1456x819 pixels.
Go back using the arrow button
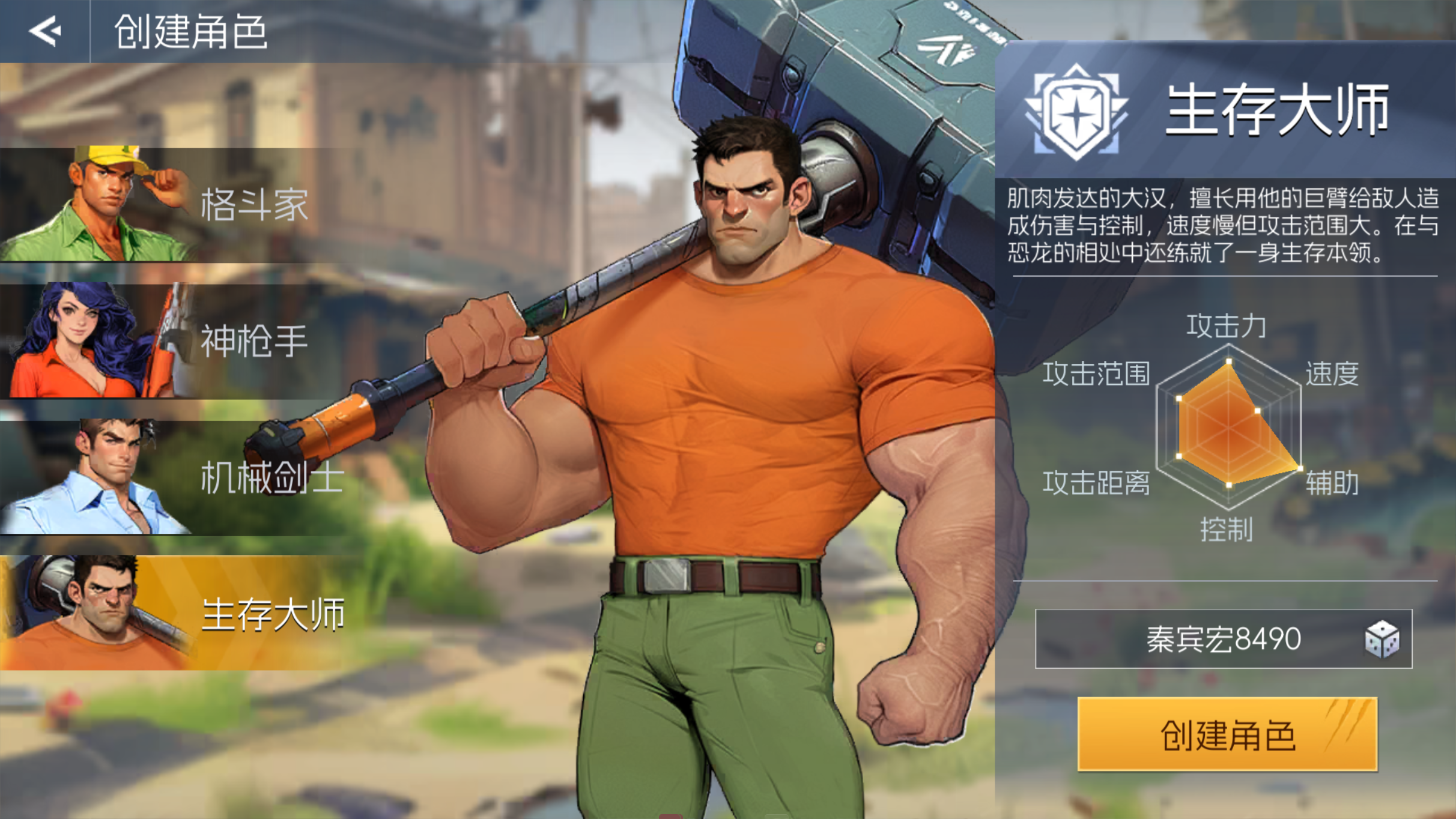coord(45,31)
